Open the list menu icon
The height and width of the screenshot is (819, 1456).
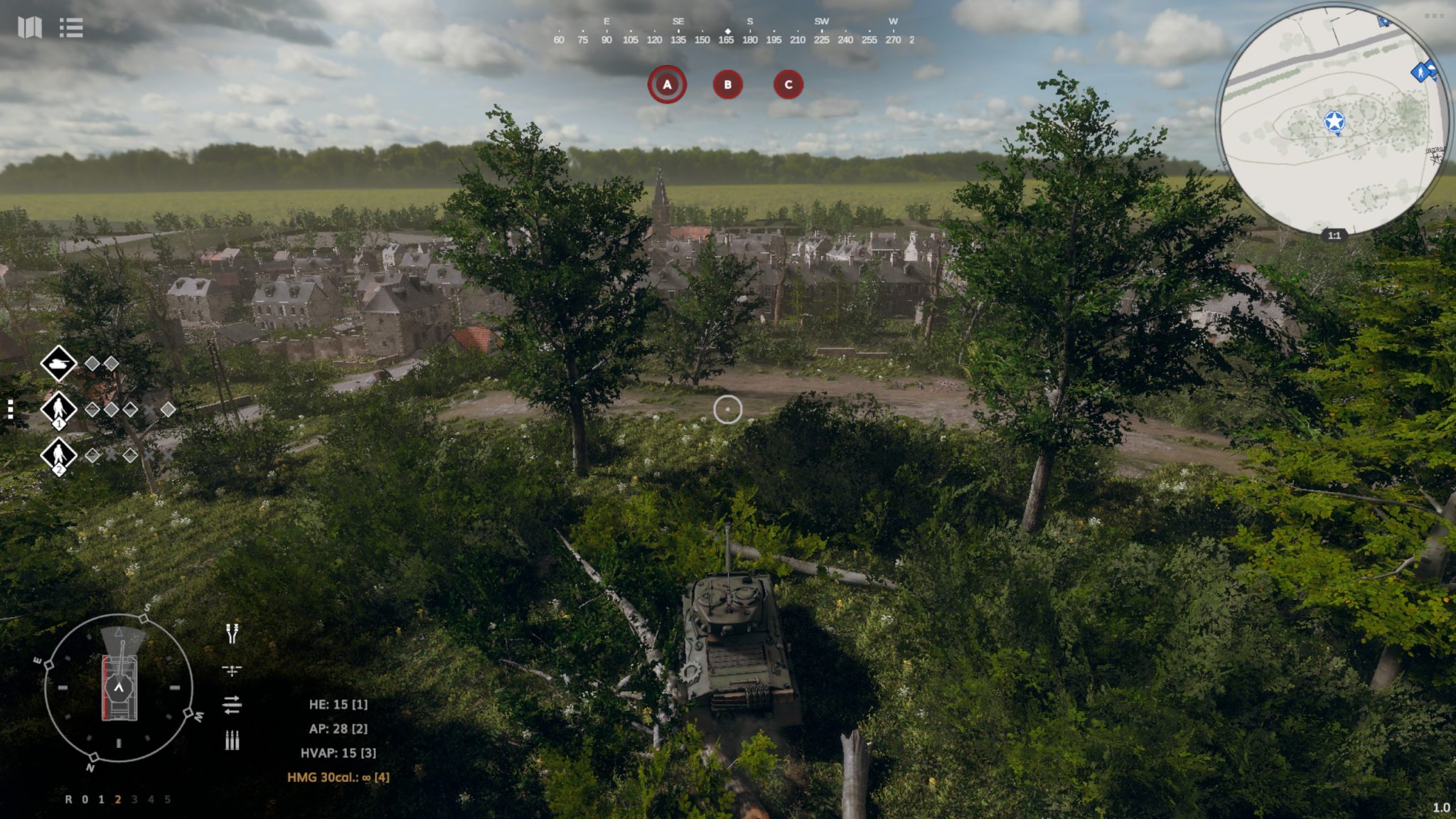71,28
